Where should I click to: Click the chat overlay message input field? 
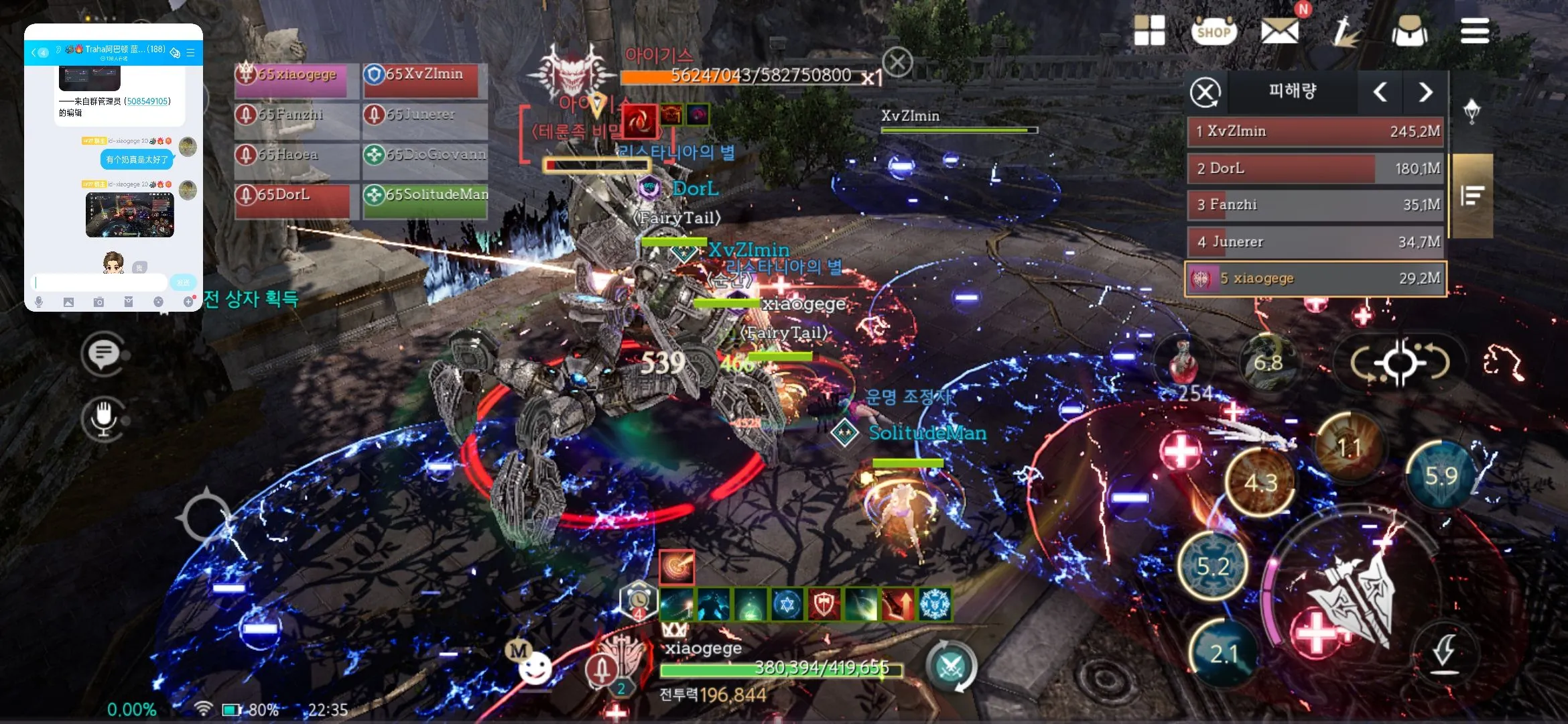pos(101,282)
